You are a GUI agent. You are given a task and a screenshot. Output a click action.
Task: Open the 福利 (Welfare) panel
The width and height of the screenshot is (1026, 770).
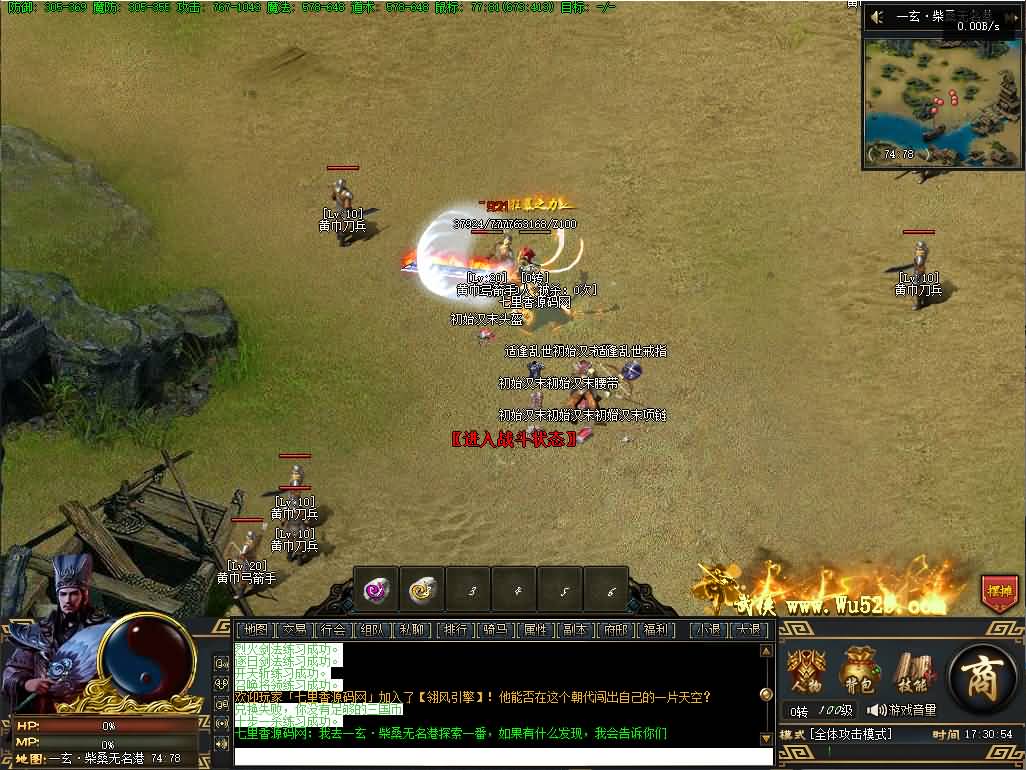[655, 630]
